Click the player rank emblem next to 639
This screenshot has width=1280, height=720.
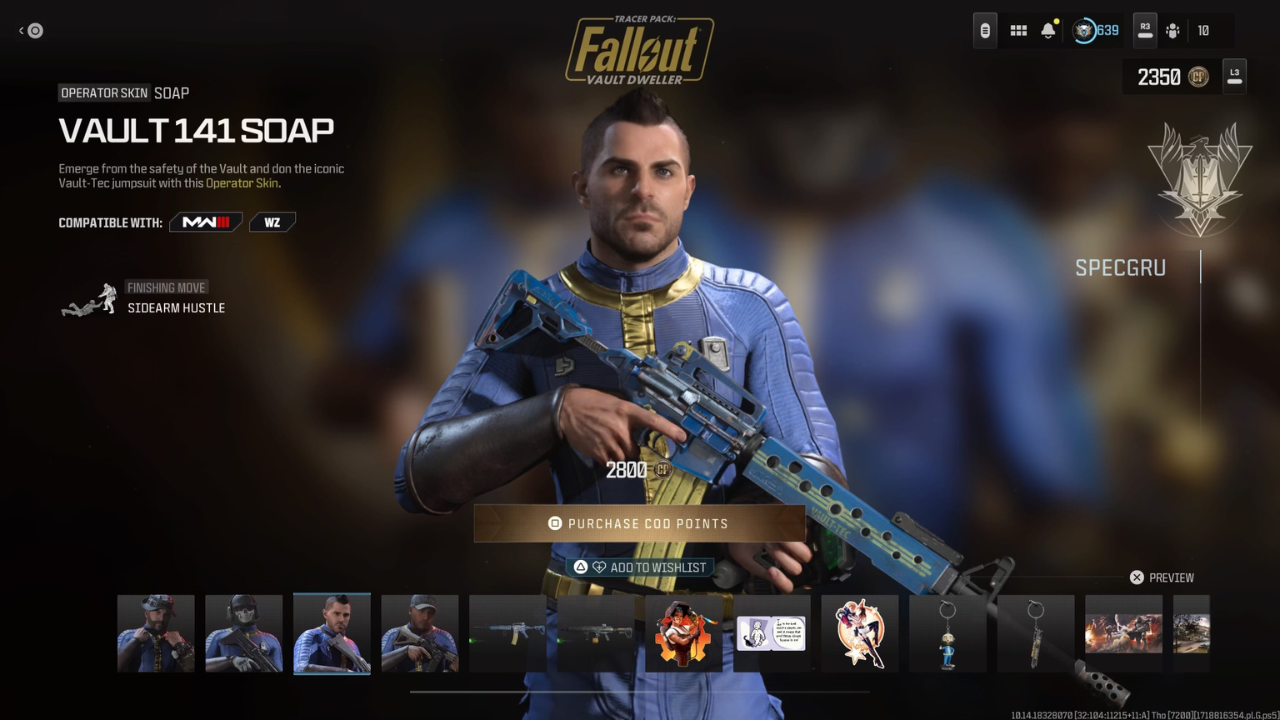click(x=1082, y=30)
